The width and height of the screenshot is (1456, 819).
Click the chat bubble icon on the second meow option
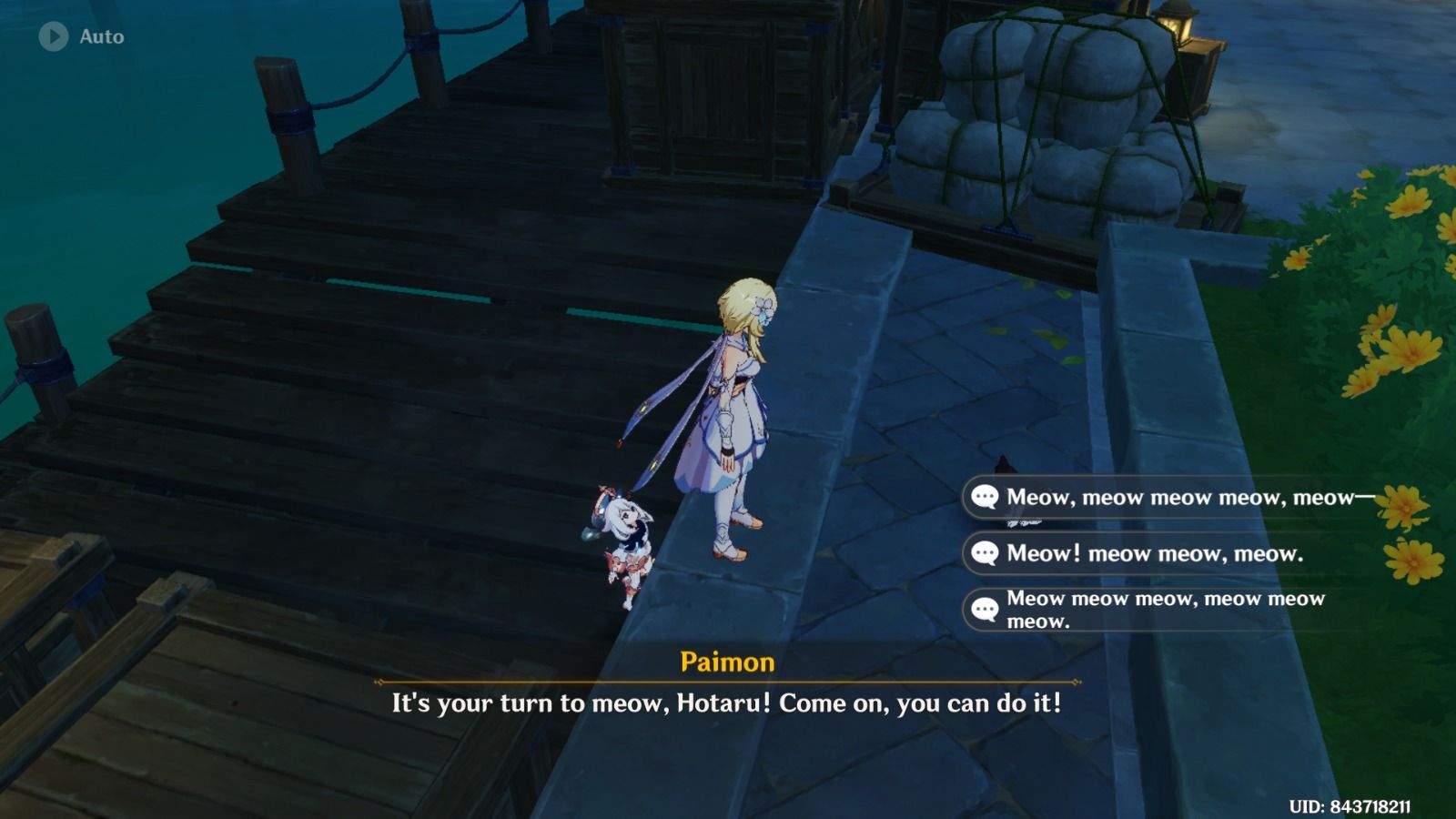click(985, 551)
